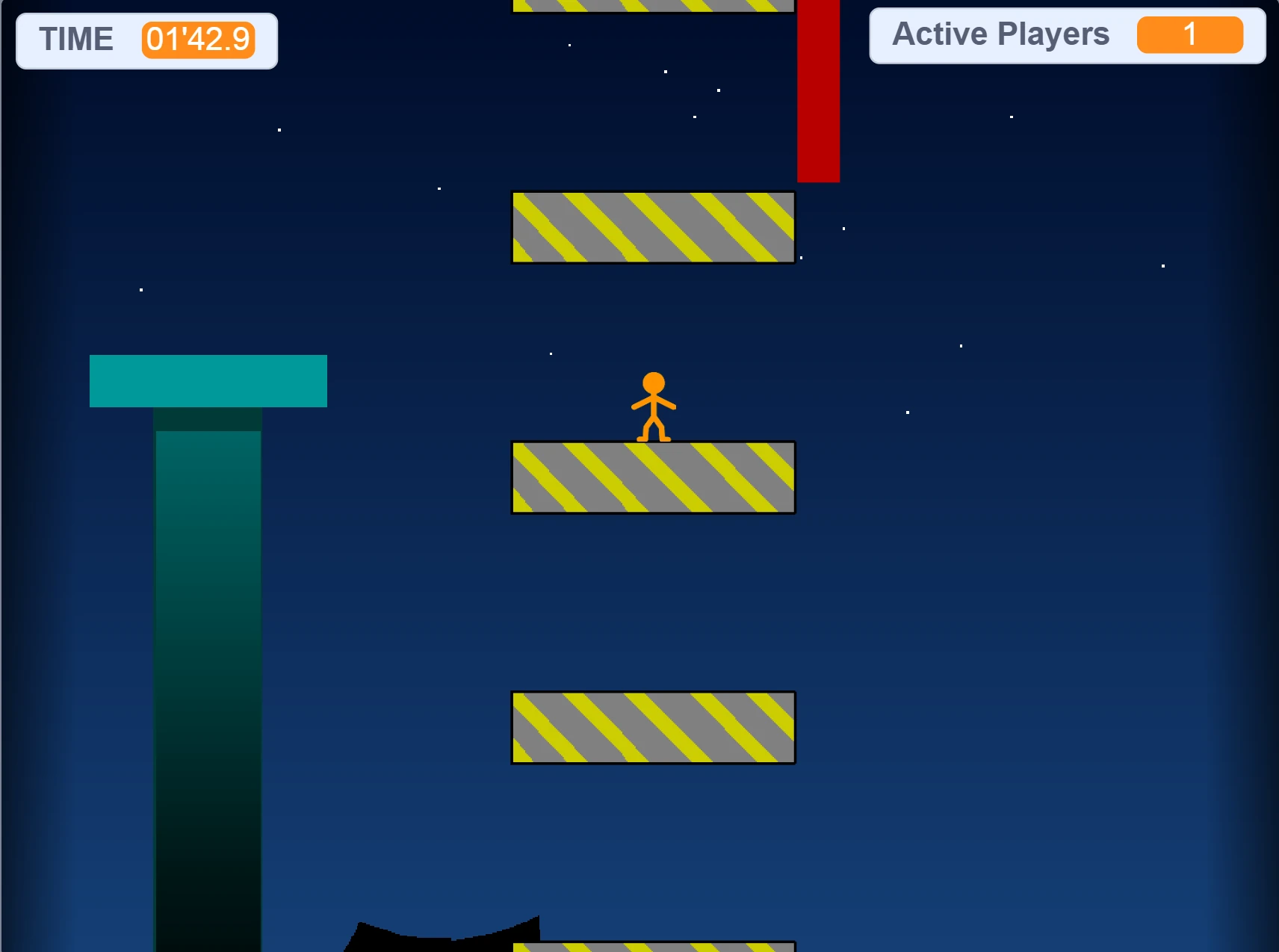Click the striped platform at the bottom edge

click(x=653, y=948)
